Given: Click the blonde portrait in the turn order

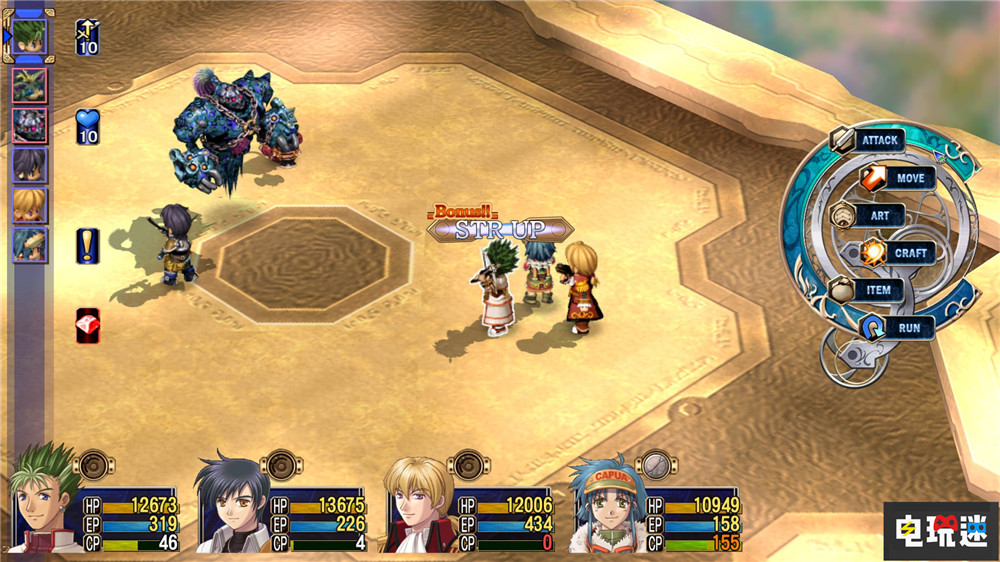Looking at the screenshot, I should coord(29,205).
